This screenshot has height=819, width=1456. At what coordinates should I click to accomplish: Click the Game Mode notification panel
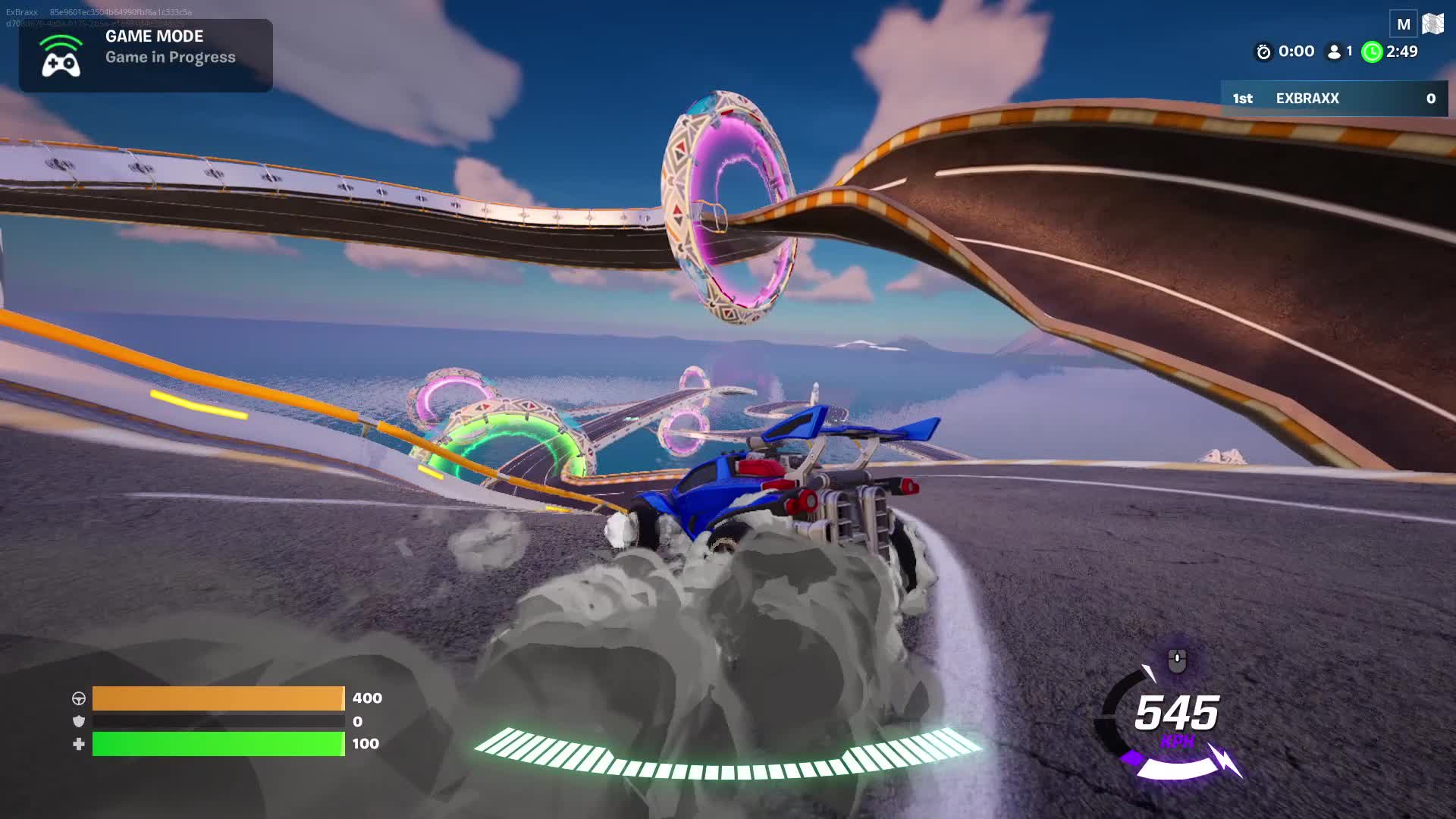[146, 55]
